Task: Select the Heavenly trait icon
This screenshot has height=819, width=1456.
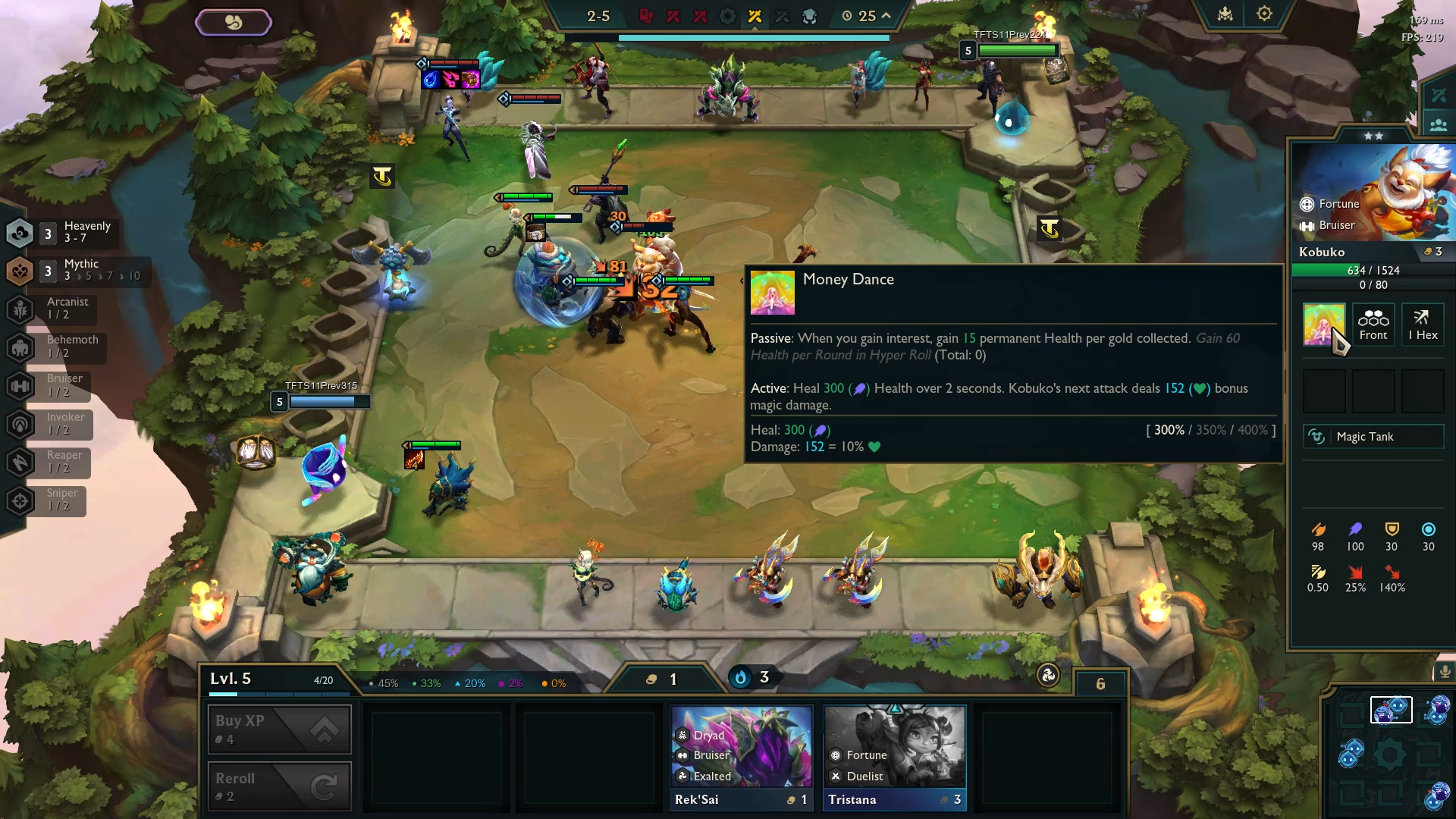Action: (x=20, y=233)
